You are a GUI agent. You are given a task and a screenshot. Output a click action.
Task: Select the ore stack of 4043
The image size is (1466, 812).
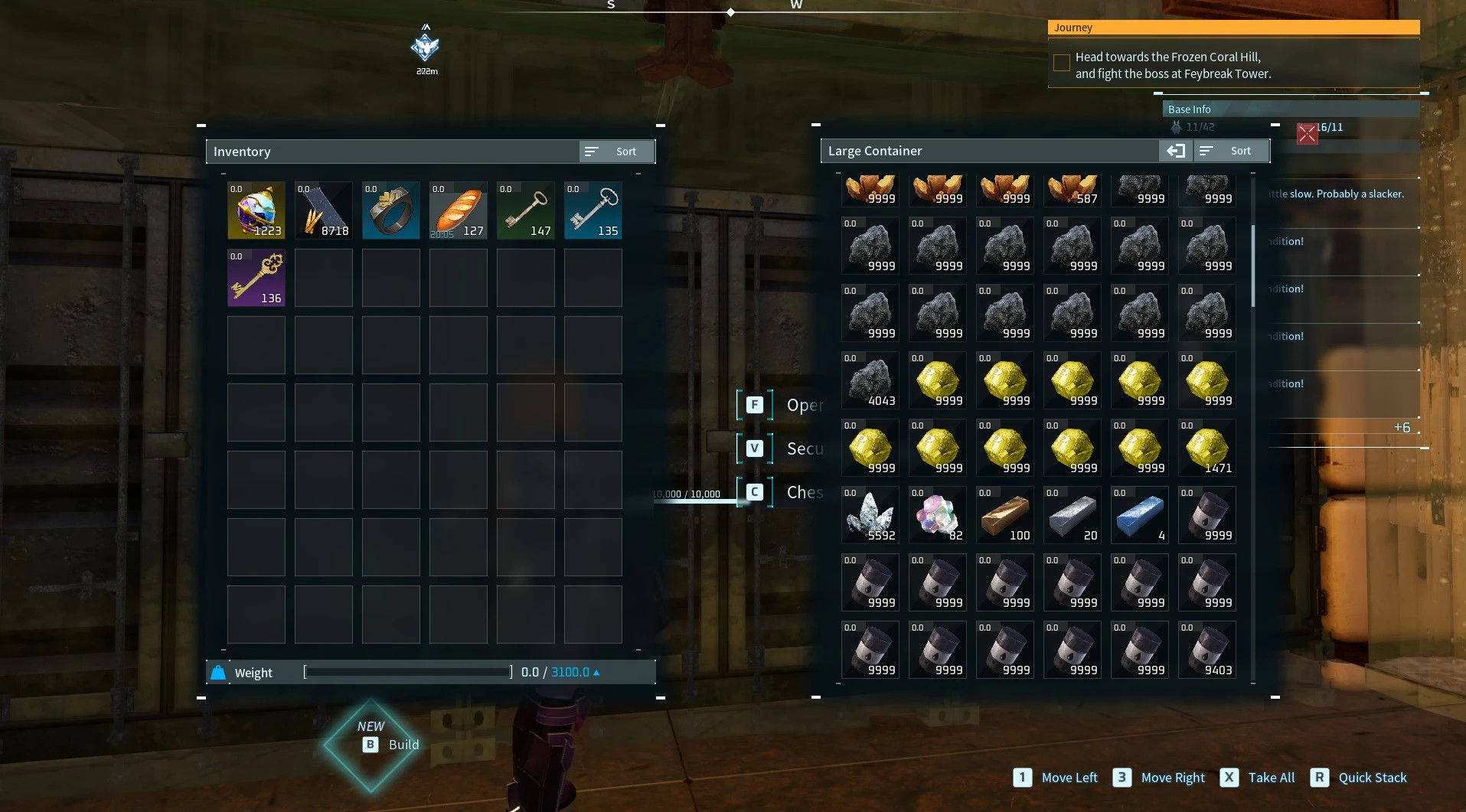click(x=870, y=380)
